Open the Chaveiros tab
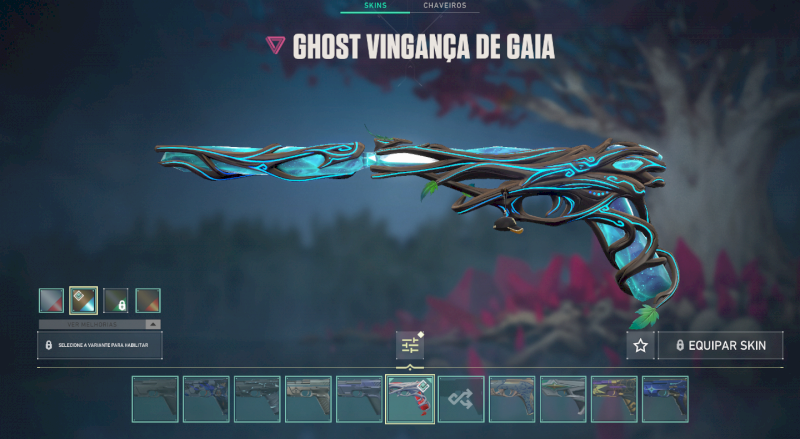Image resolution: width=800 pixels, height=439 pixels. pyautogui.click(x=444, y=6)
